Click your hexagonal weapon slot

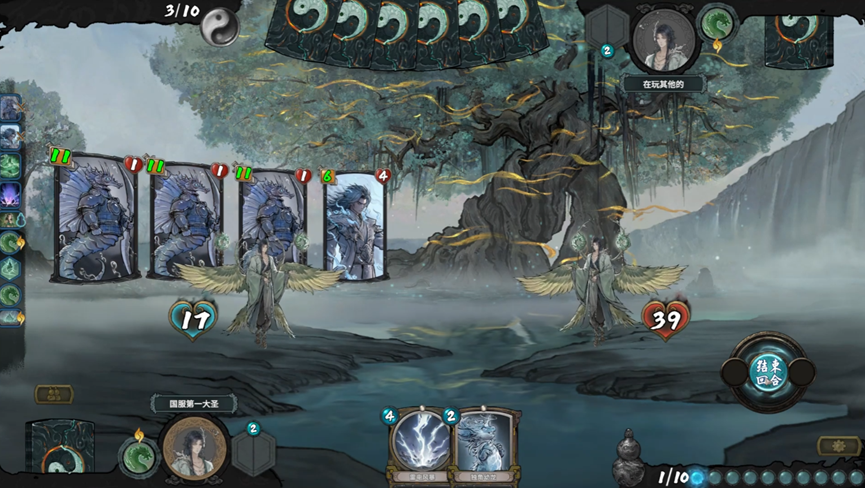253,449
